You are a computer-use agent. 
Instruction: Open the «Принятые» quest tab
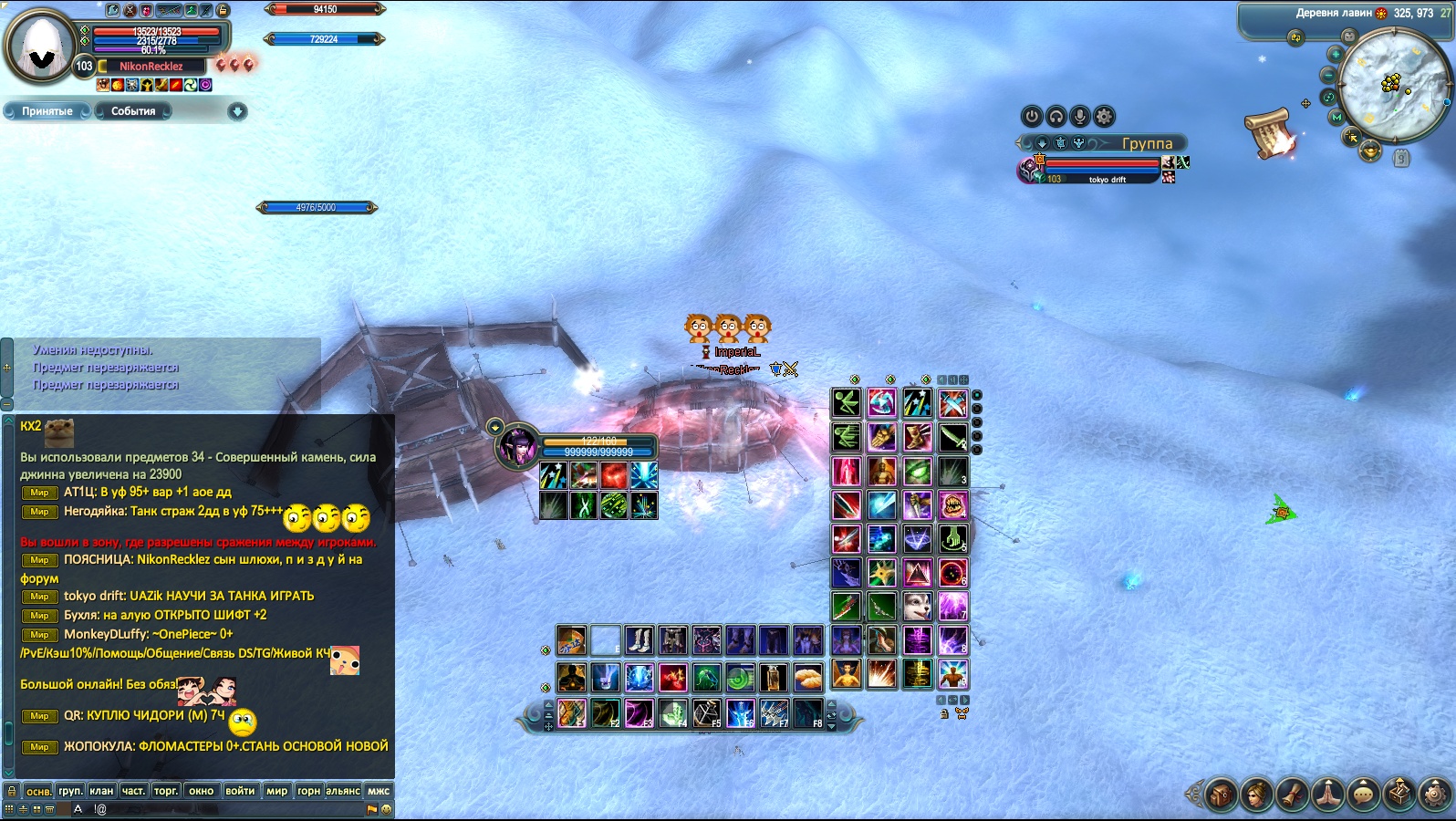pyautogui.click(x=47, y=111)
